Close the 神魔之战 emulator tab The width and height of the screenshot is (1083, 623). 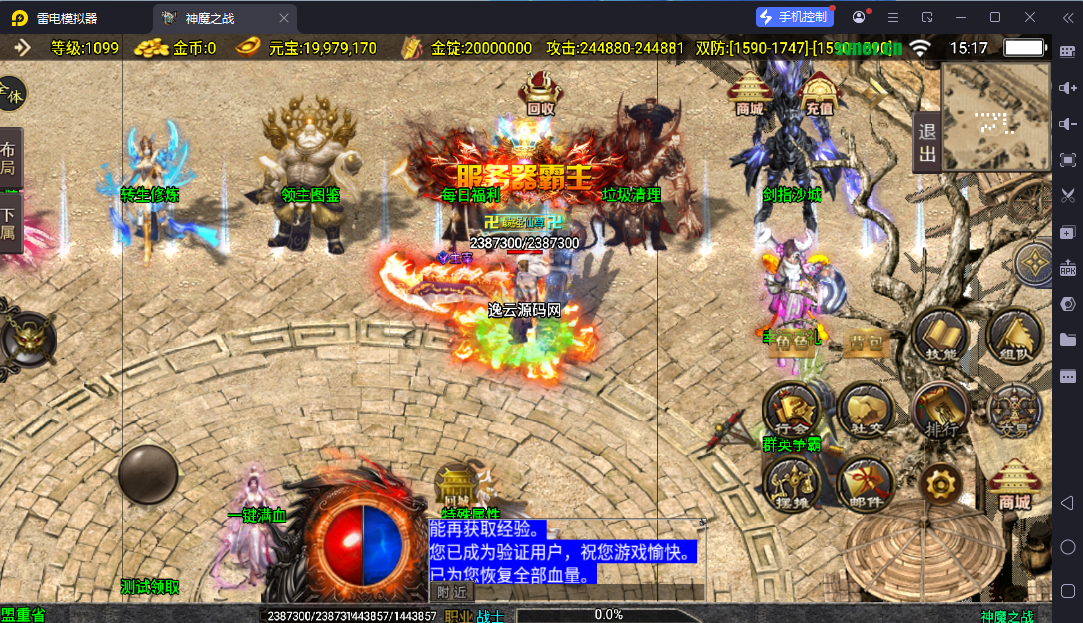[x=284, y=18]
